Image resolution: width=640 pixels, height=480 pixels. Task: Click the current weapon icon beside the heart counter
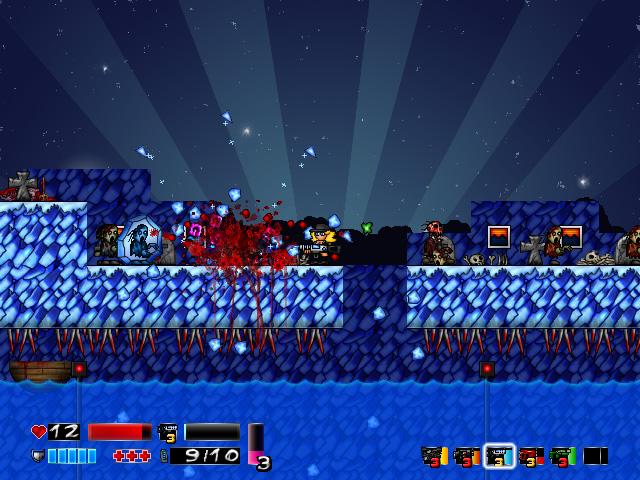coord(168,432)
